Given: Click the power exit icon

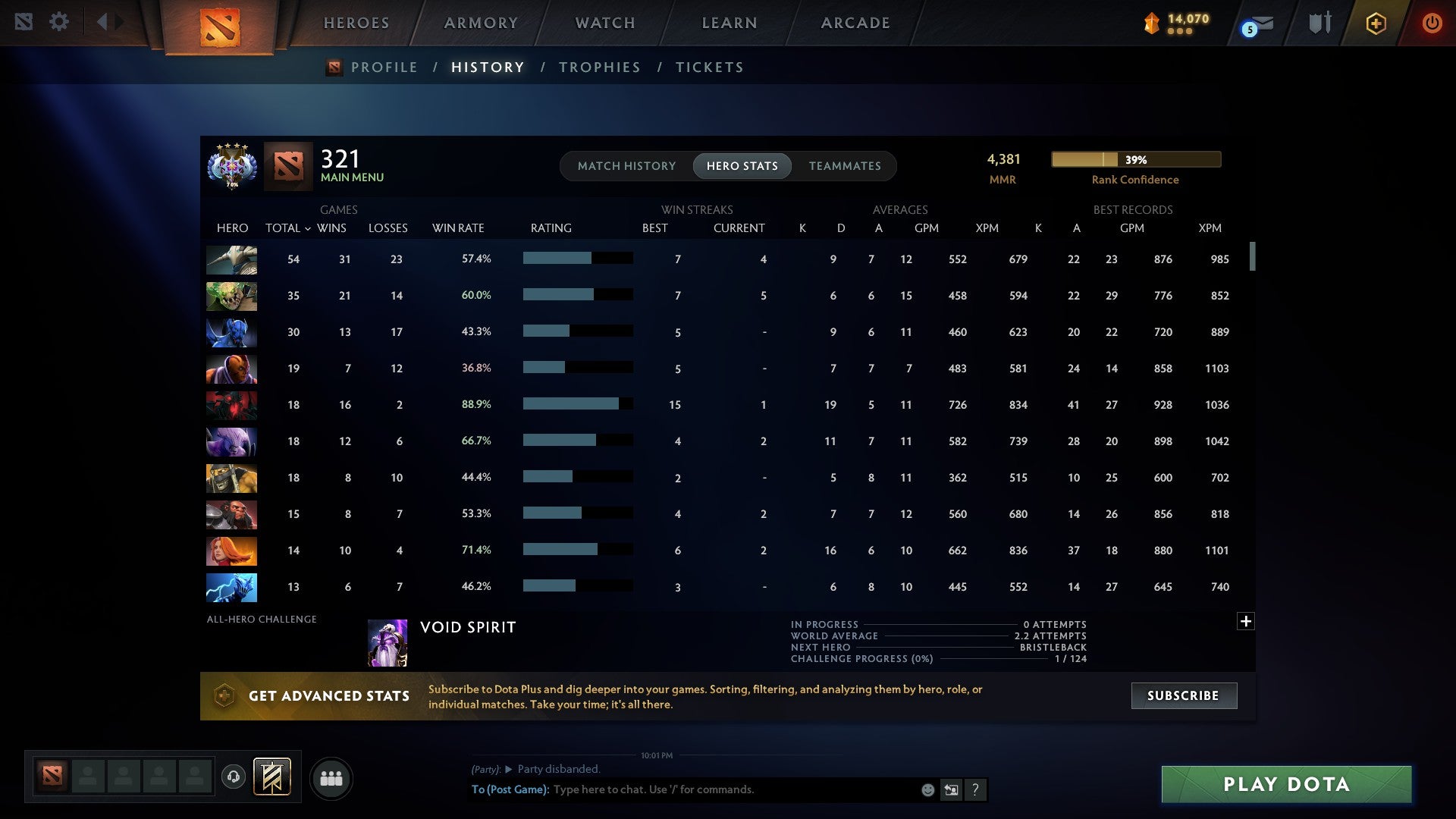Looking at the screenshot, I should 1432,23.
